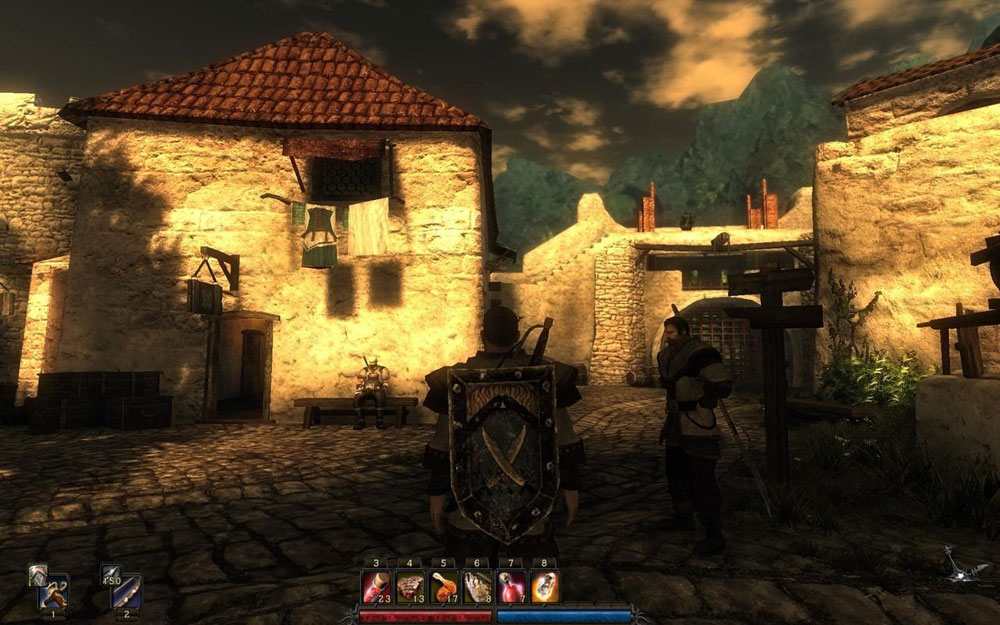This screenshot has height=625, width=1000.
Task: Select the fish item in slot 6
Action: [x=478, y=587]
